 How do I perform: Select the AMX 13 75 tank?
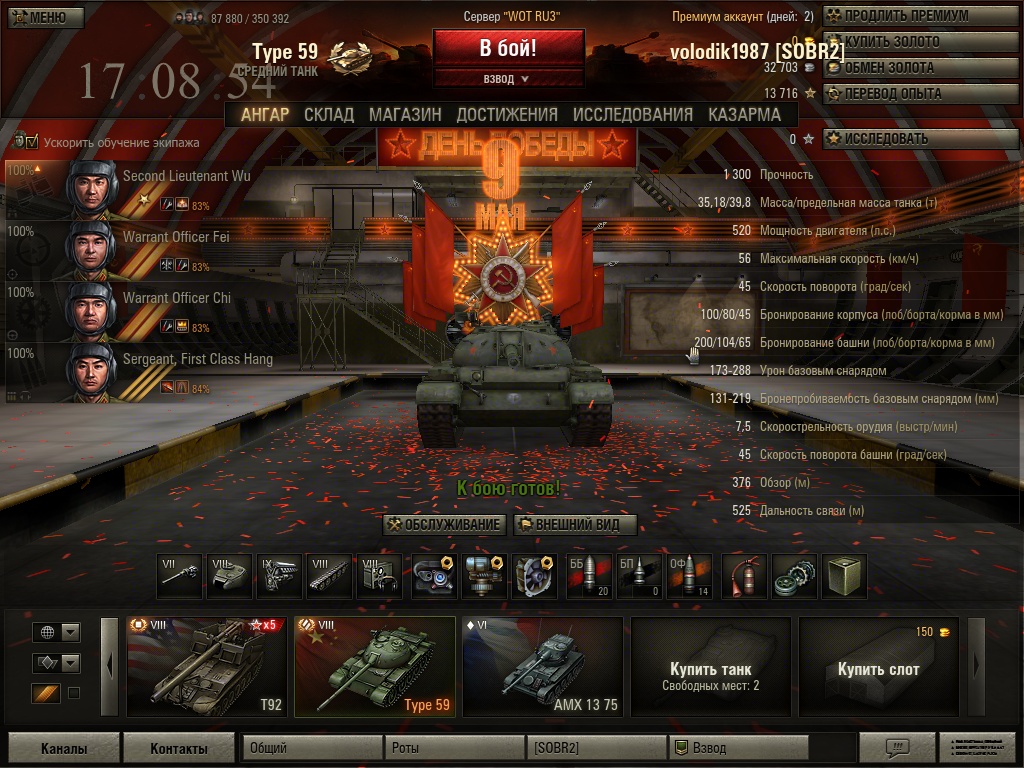tap(542, 666)
